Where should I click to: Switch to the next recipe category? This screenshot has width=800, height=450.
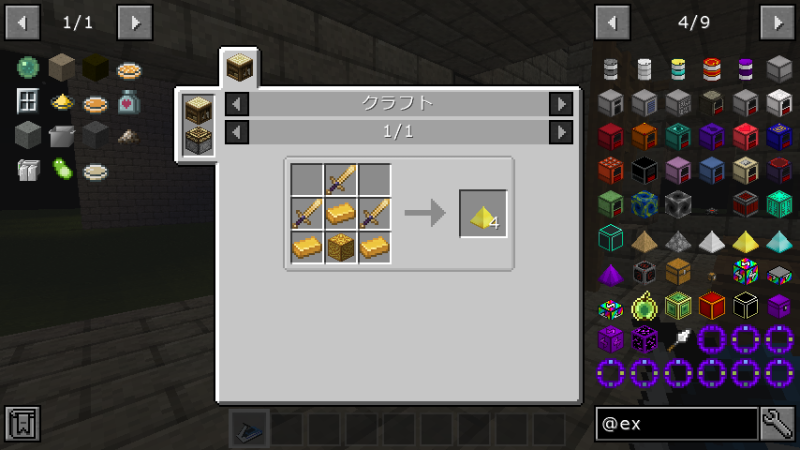561,103
